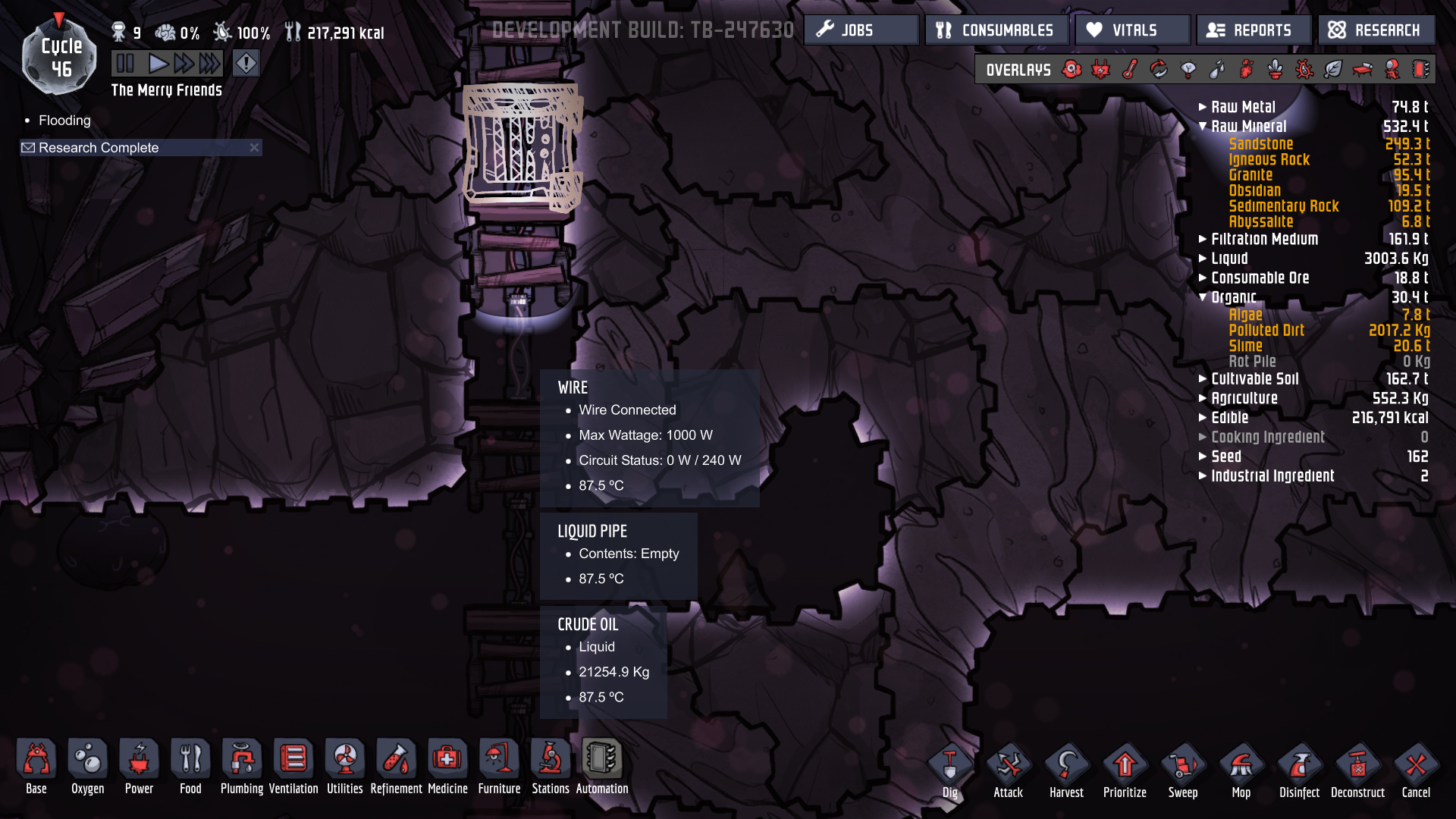
Task: Open the Research tab
Action: (x=1376, y=30)
